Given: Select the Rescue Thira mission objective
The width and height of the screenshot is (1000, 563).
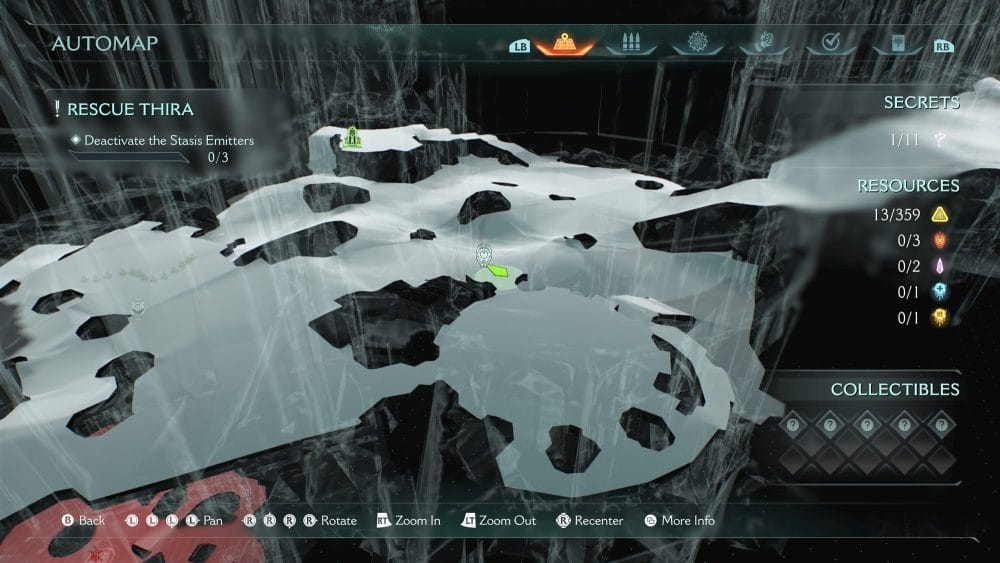Looking at the screenshot, I should 130,109.
